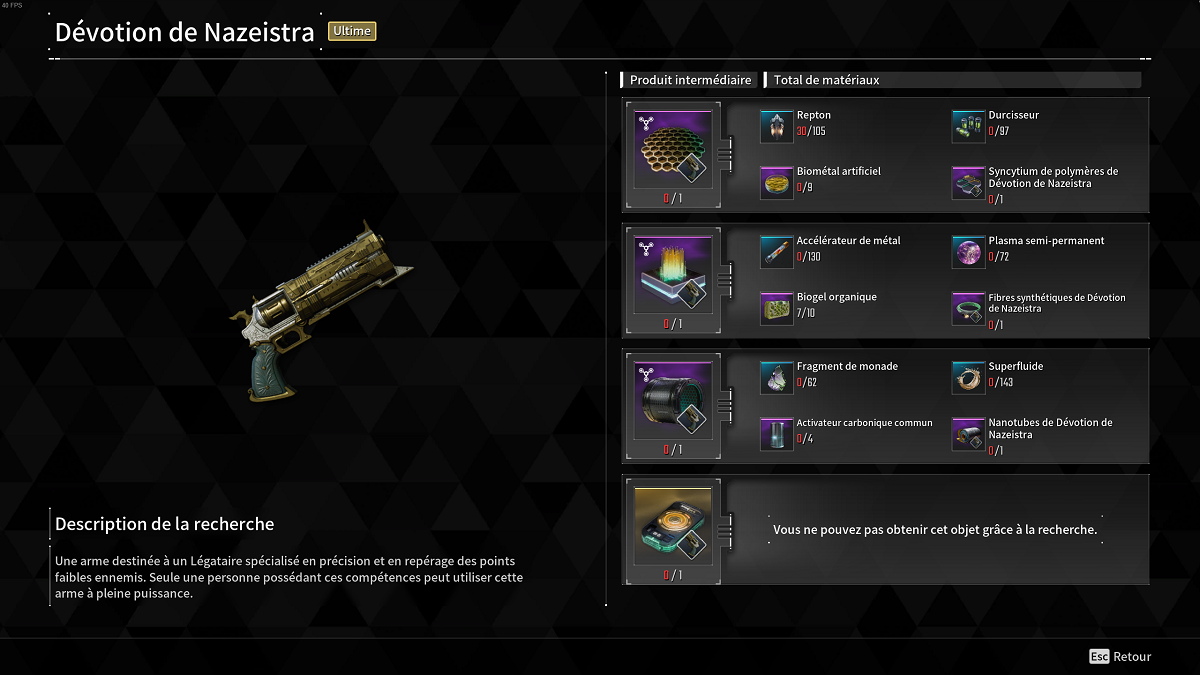1200x675 pixels.
Task: Go back with the Retour button
Action: click(x=1121, y=657)
